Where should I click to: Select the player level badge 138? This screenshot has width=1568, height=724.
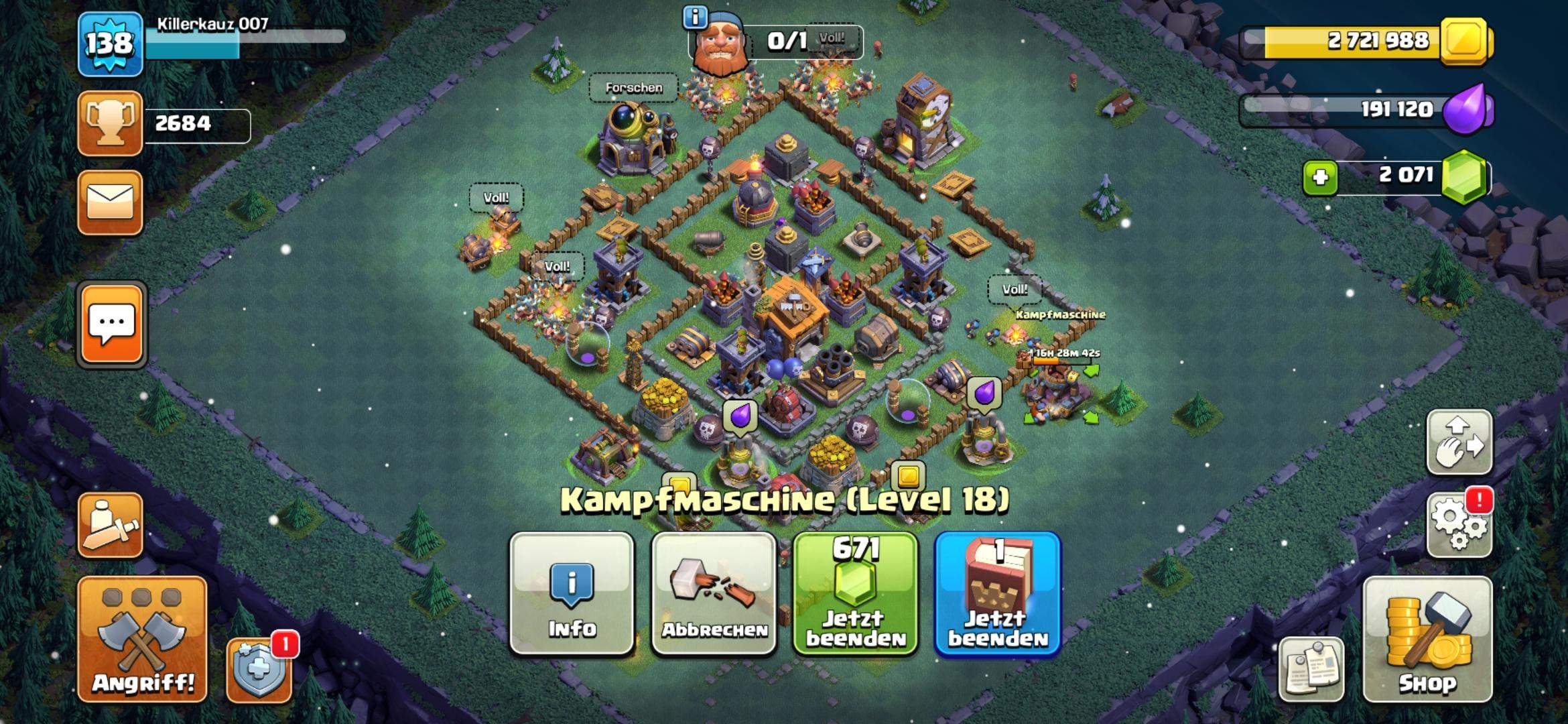109,44
